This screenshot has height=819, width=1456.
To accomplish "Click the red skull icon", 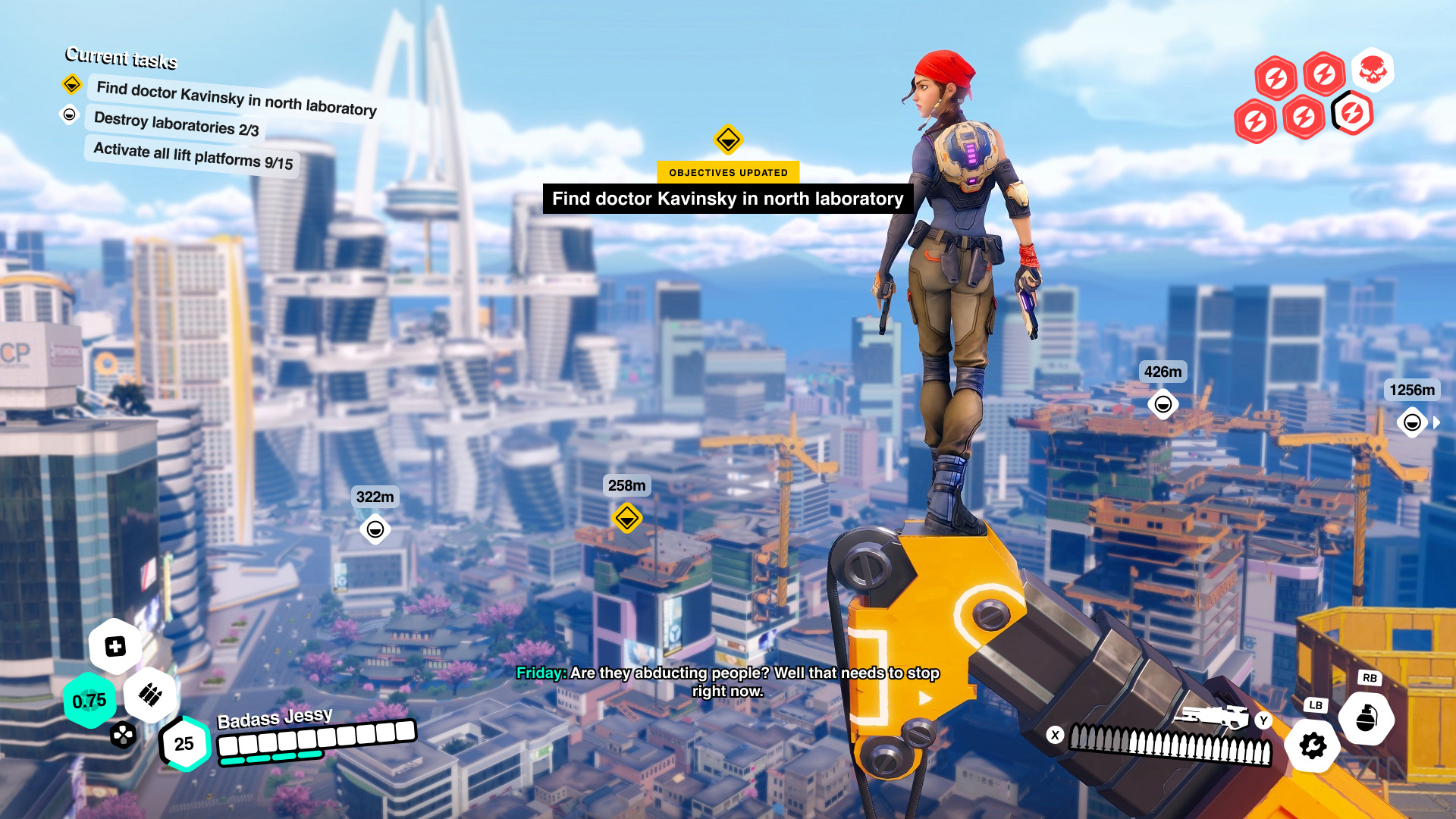I will click(1373, 71).
